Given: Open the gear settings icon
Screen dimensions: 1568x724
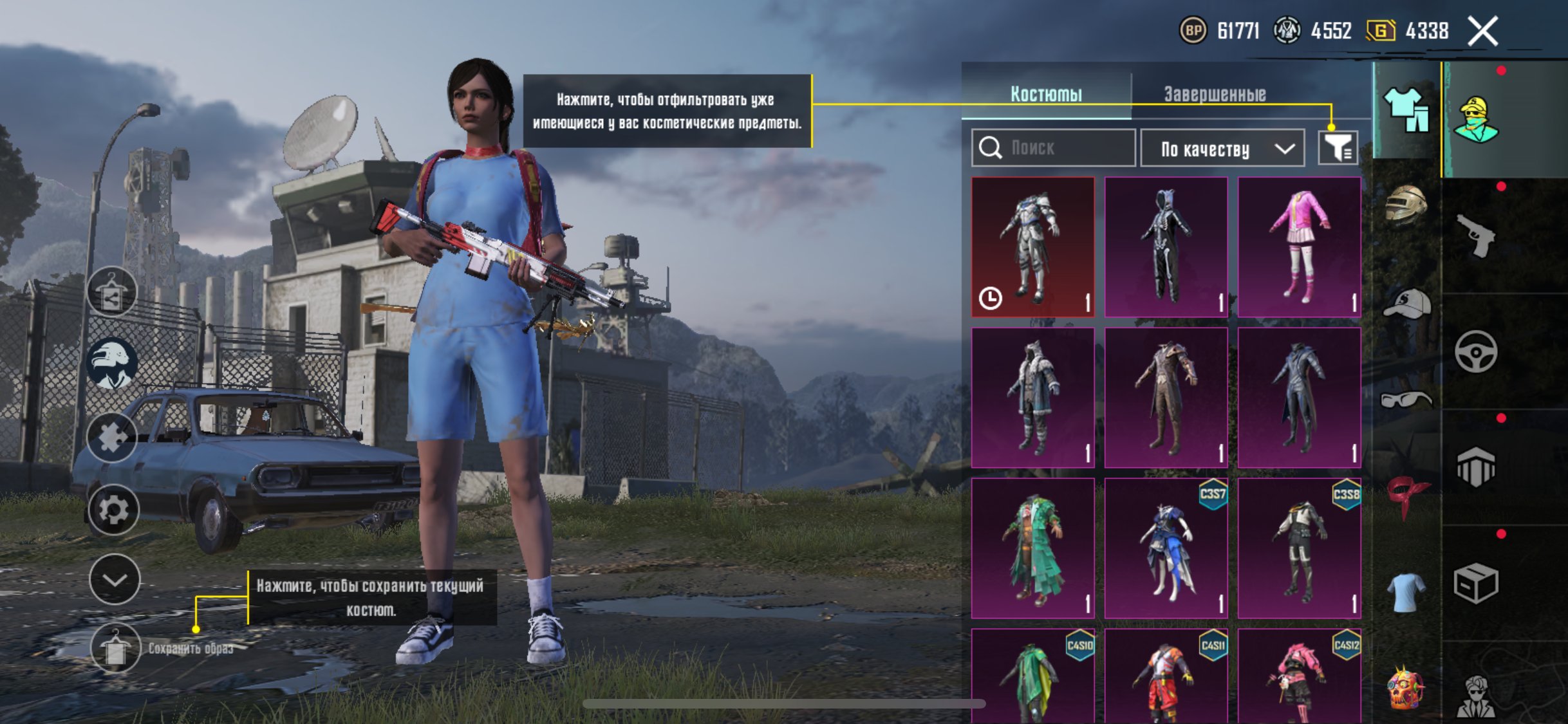Looking at the screenshot, I should coord(113,510).
